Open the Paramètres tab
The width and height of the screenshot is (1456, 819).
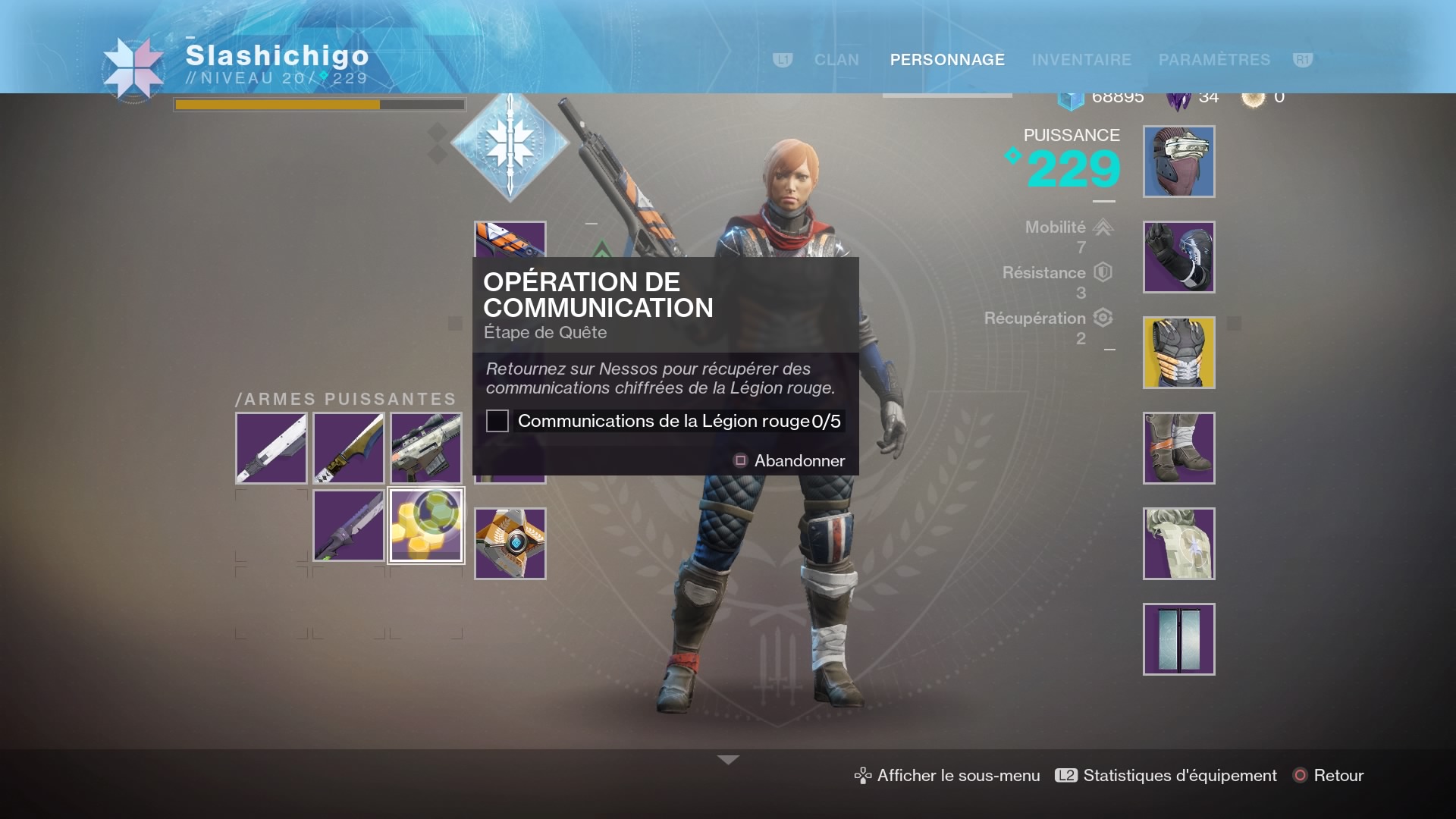tap(1214, 60)
